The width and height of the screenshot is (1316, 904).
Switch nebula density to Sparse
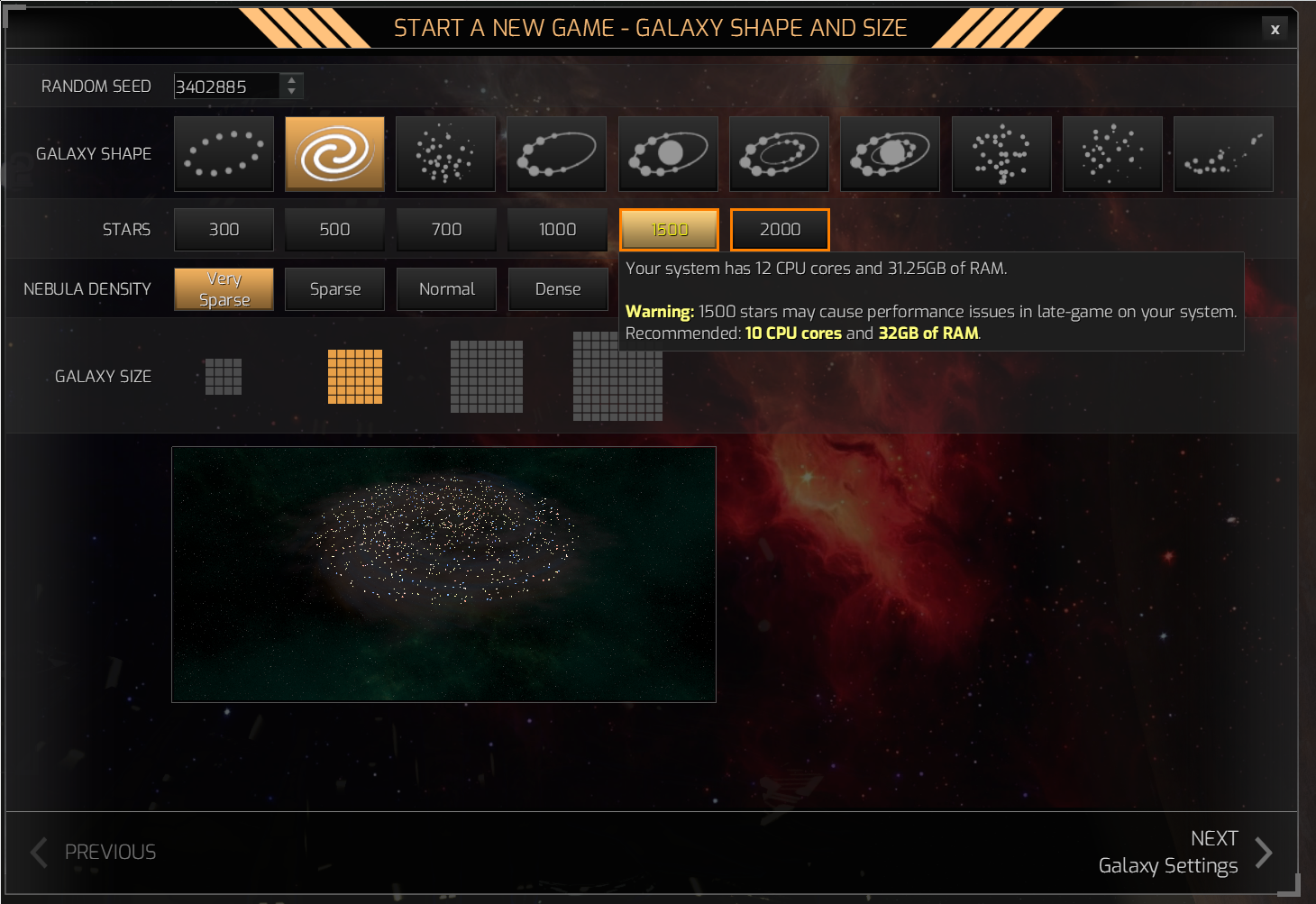click(334, 288)
